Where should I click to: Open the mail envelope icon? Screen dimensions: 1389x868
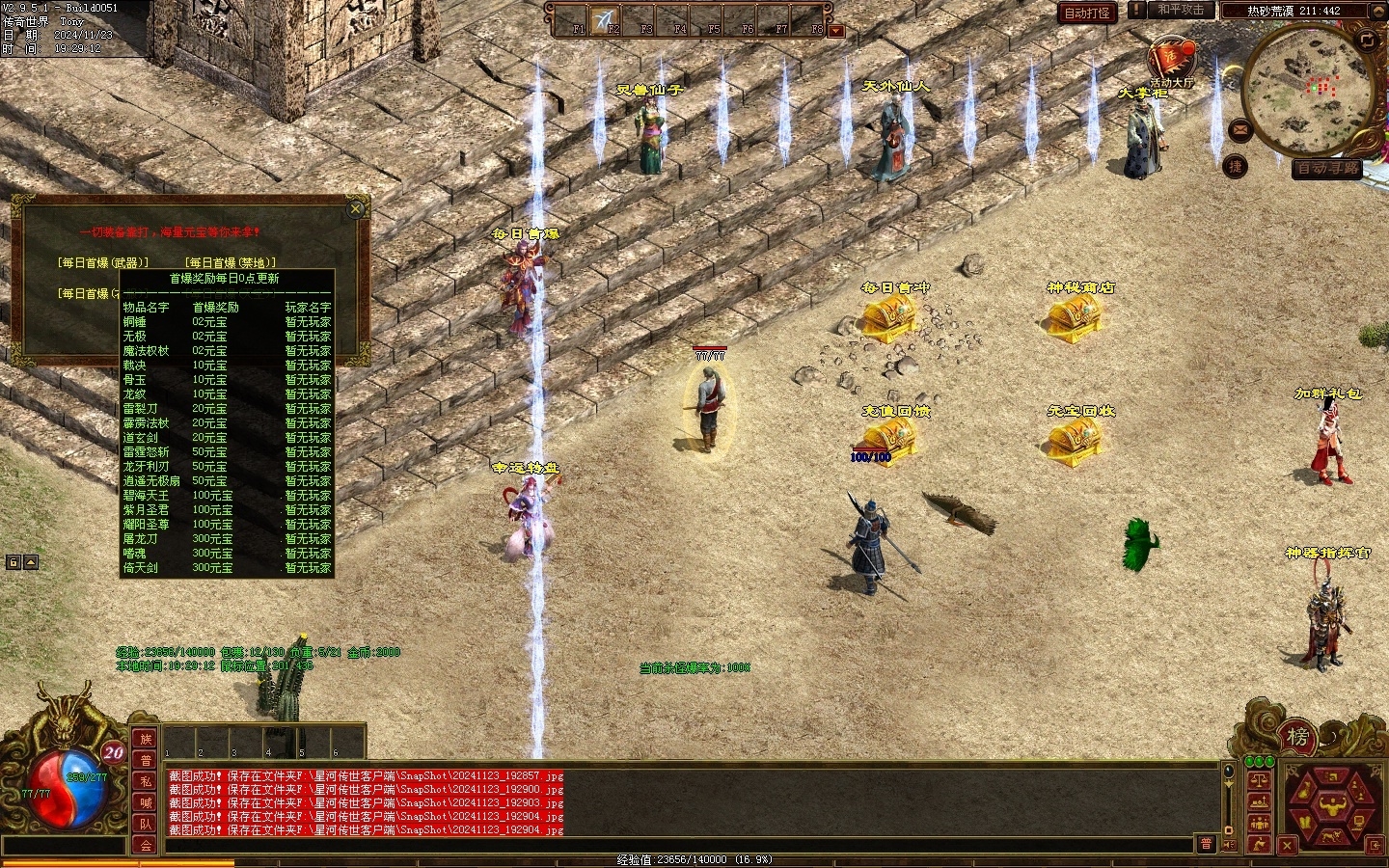[1239, 128]
